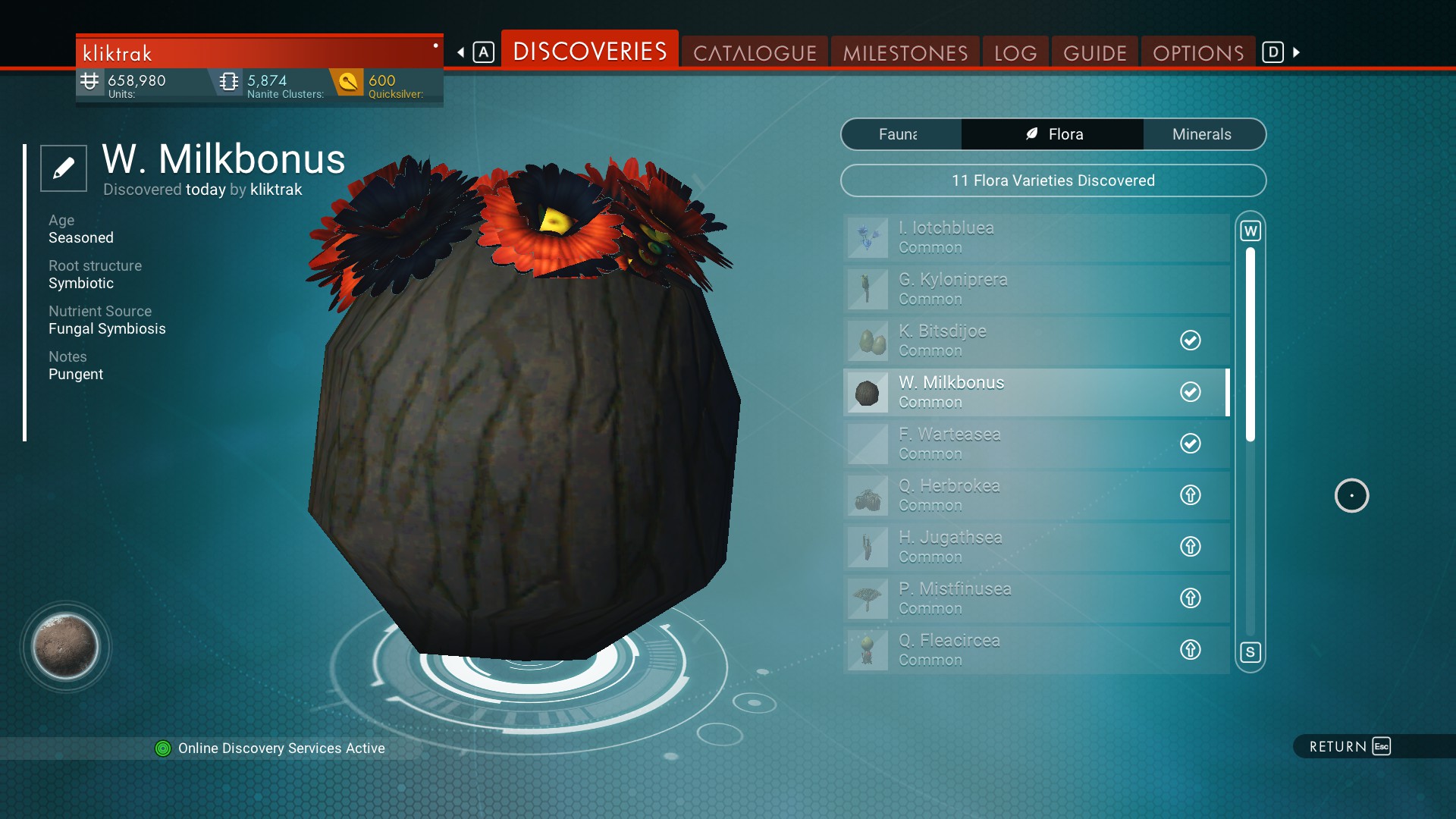This screenshot has width=1456, height=819.
Task: Open the Milestones tab
Action: point(905,53)
